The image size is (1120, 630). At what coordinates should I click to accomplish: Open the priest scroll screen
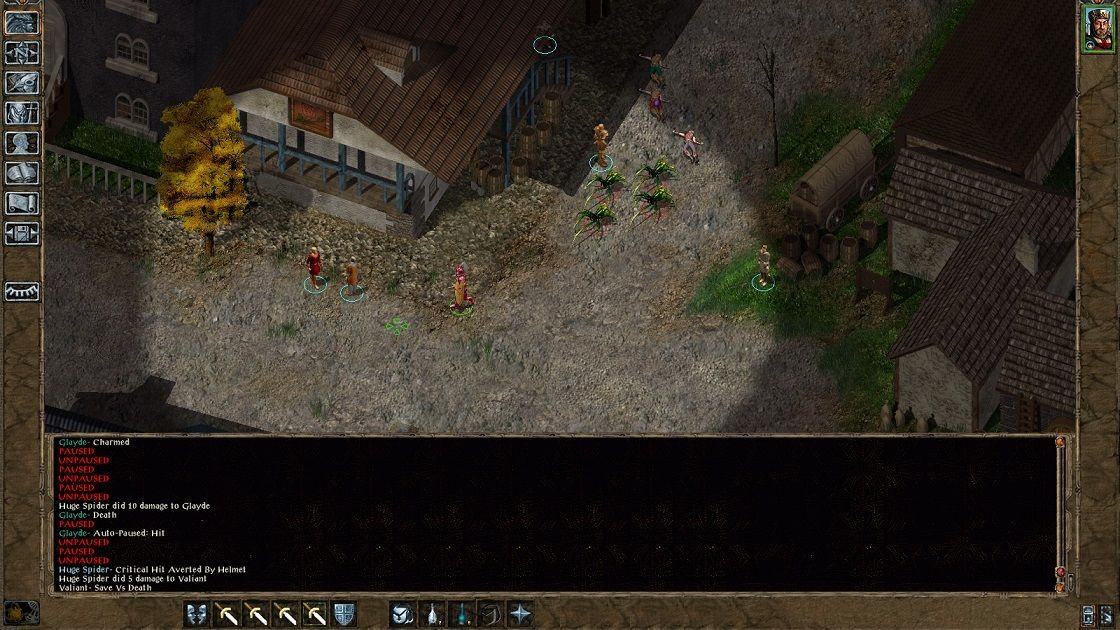[x=22, y=203]
